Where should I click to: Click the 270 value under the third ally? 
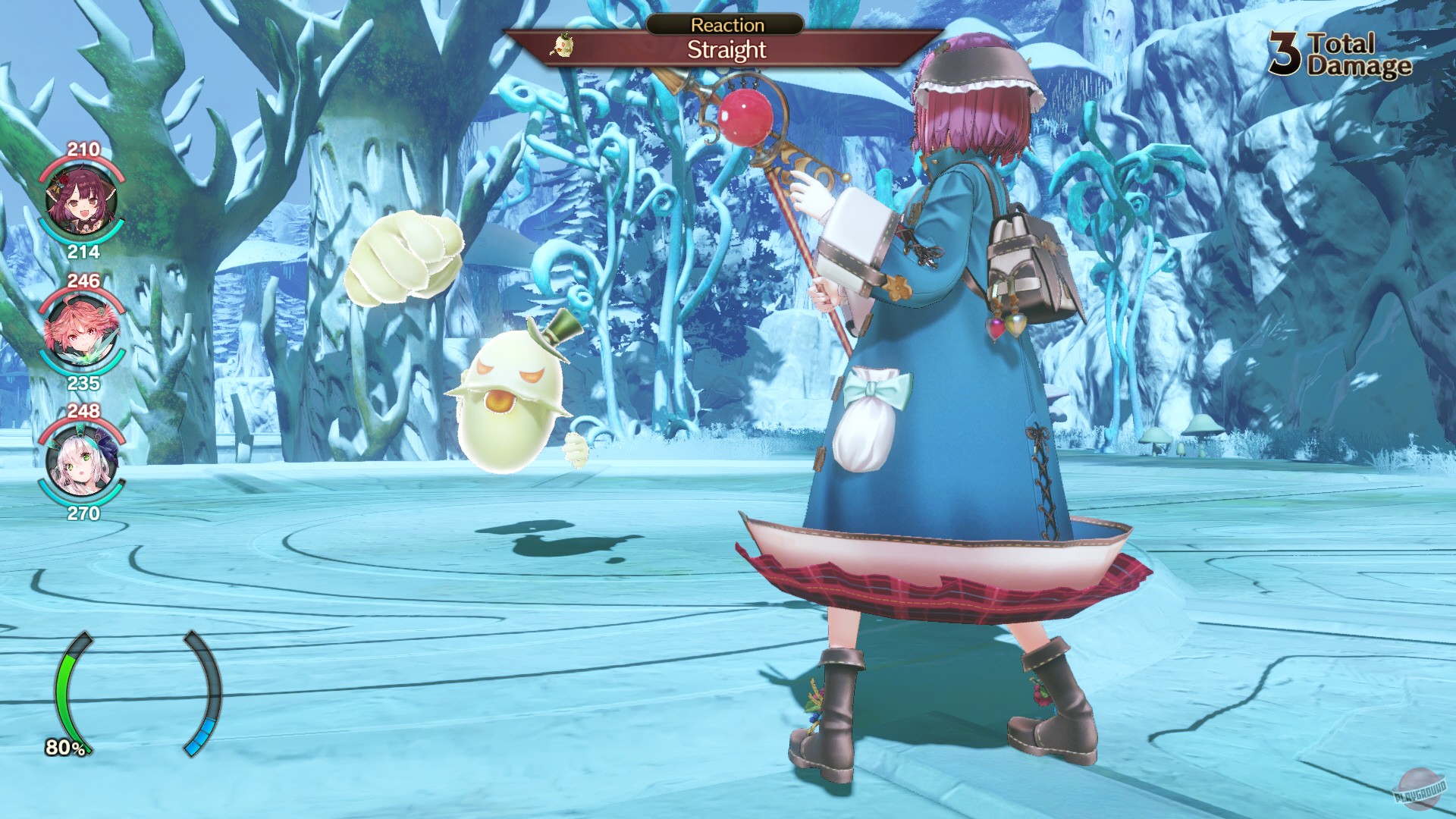click(84, 513)
